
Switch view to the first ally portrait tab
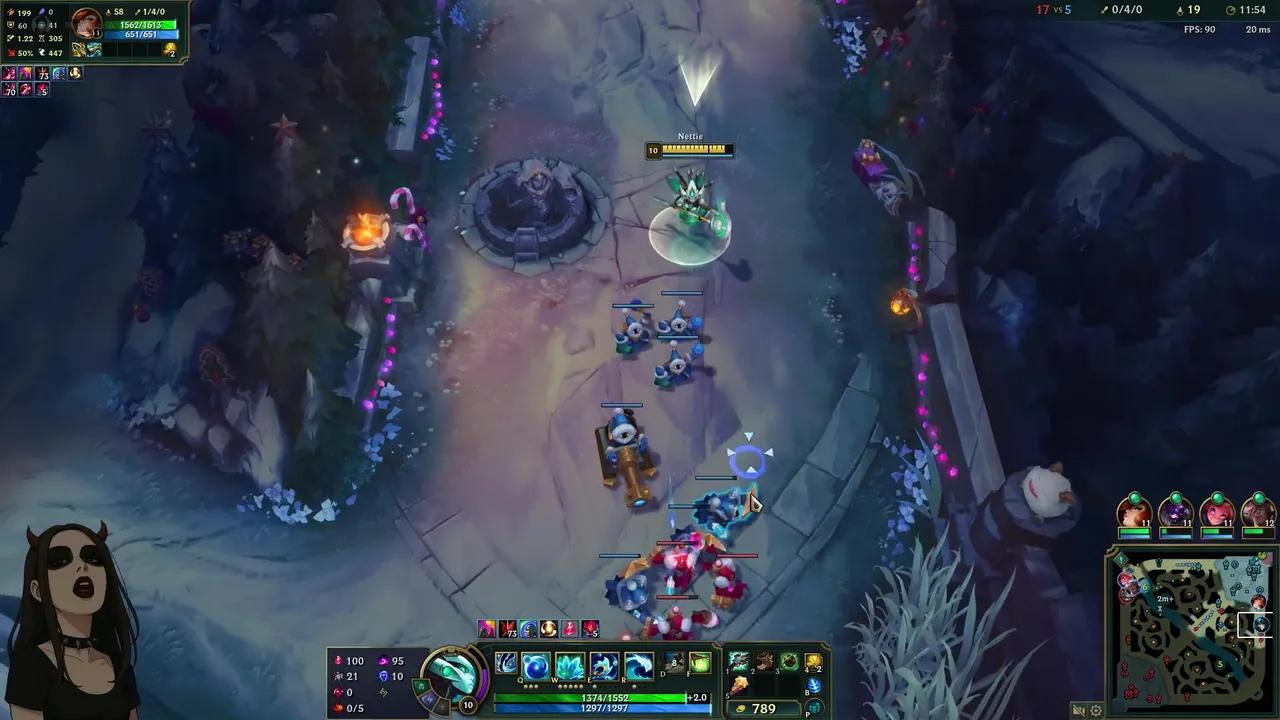[1133, 514]
